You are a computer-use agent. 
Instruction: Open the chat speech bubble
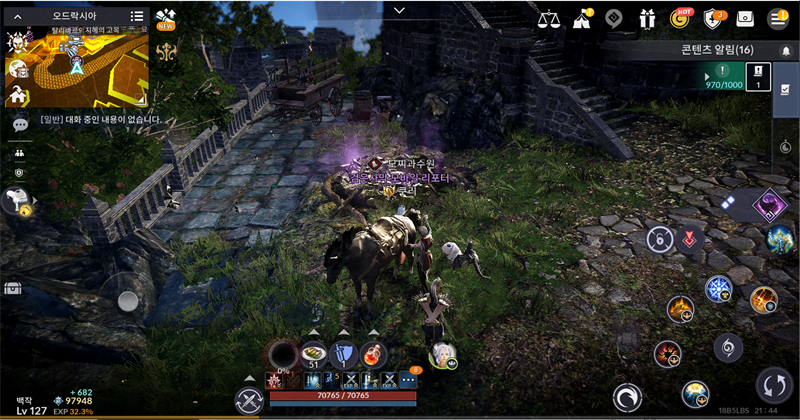coord(20,125)
